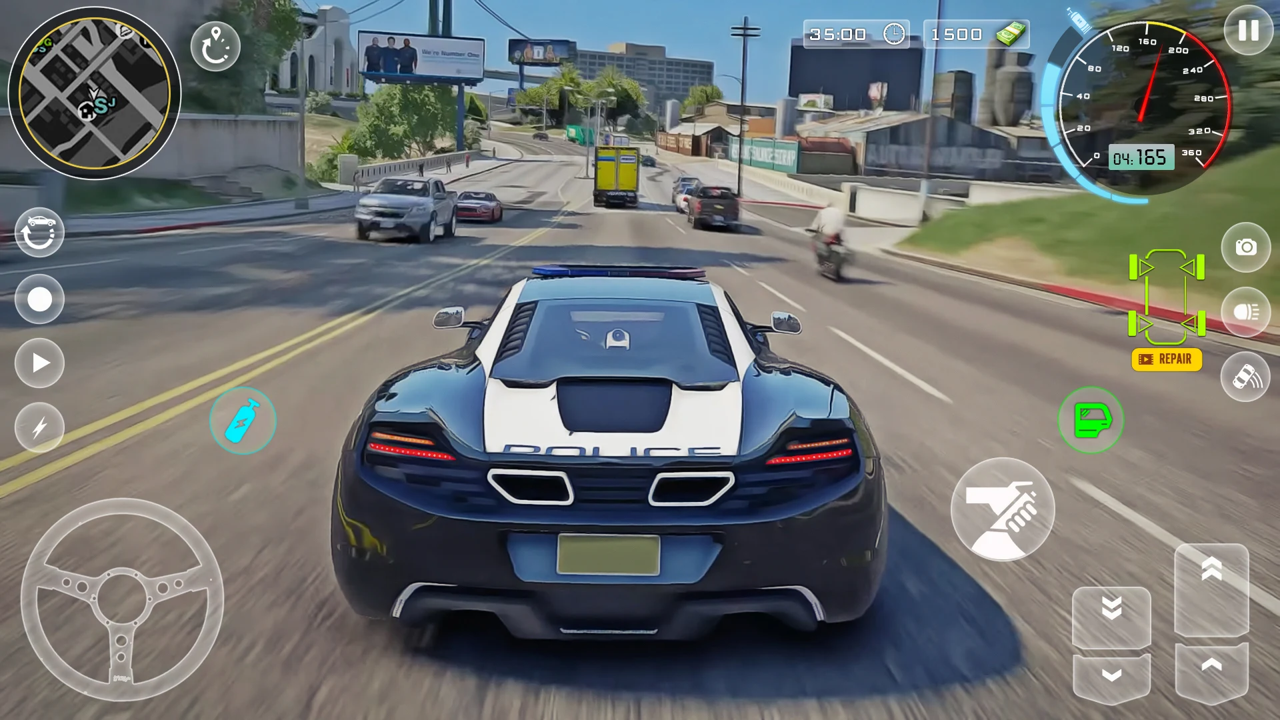Shift up using the double up chevron
The height and width of the screenshot is (720, 1280).
[x=1211, y=568]
